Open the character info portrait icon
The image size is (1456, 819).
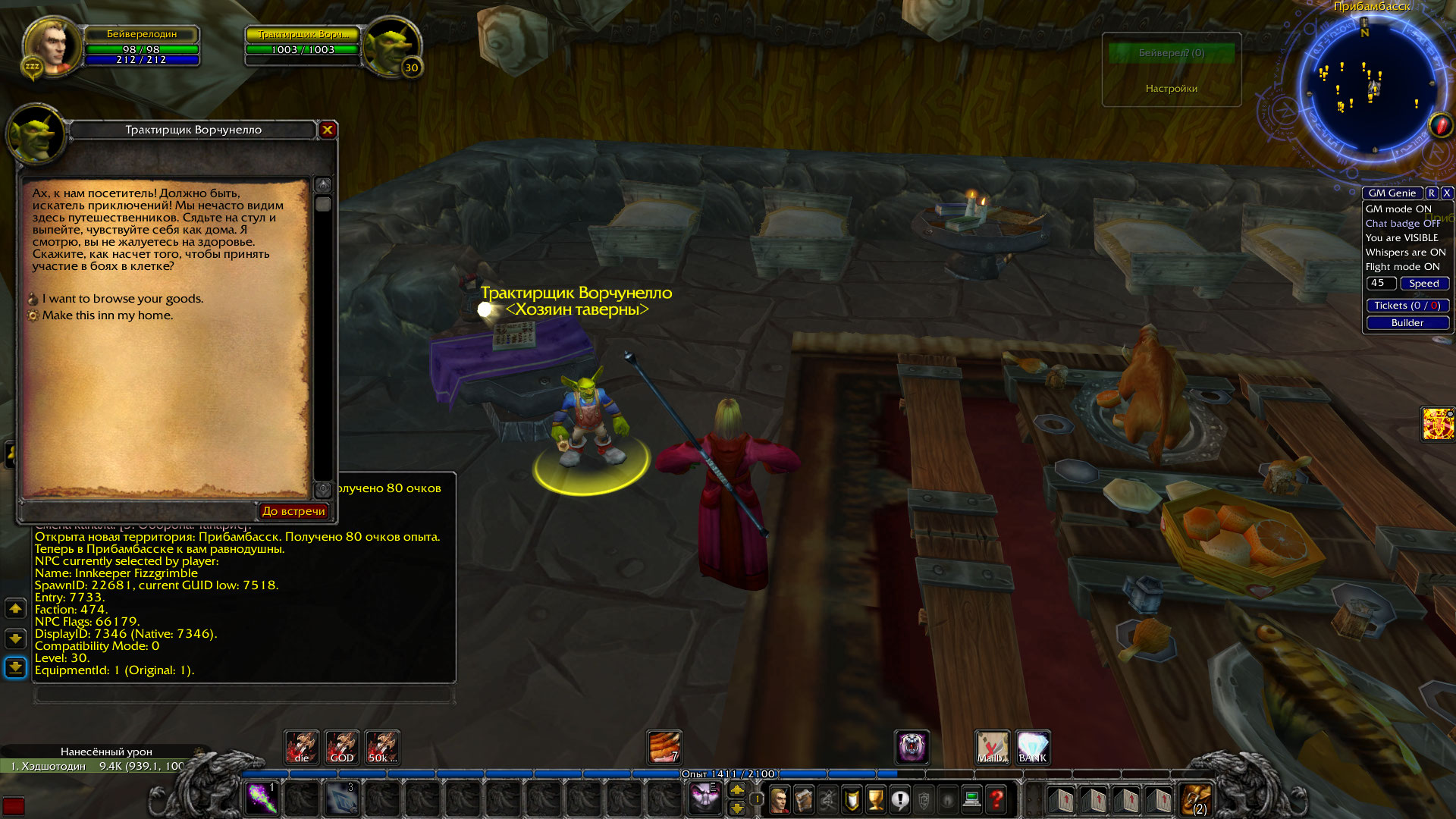click(779, 800)
